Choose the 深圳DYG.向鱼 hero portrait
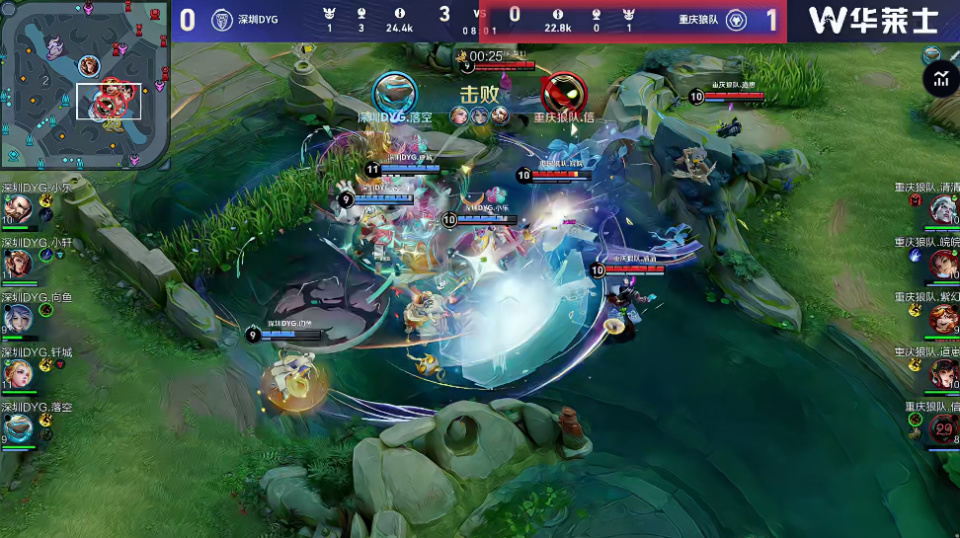This screenshot has width=960, height=538. [x=17, y=319]
